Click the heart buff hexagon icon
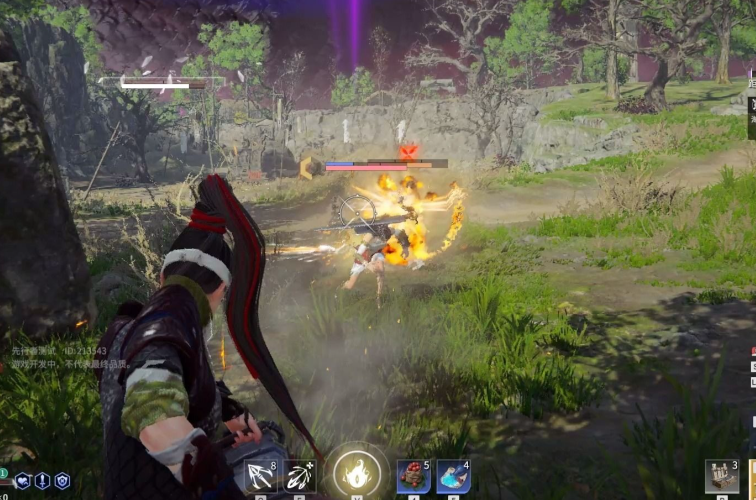Screen dimensions: 756x500 [x=23, y=481]
